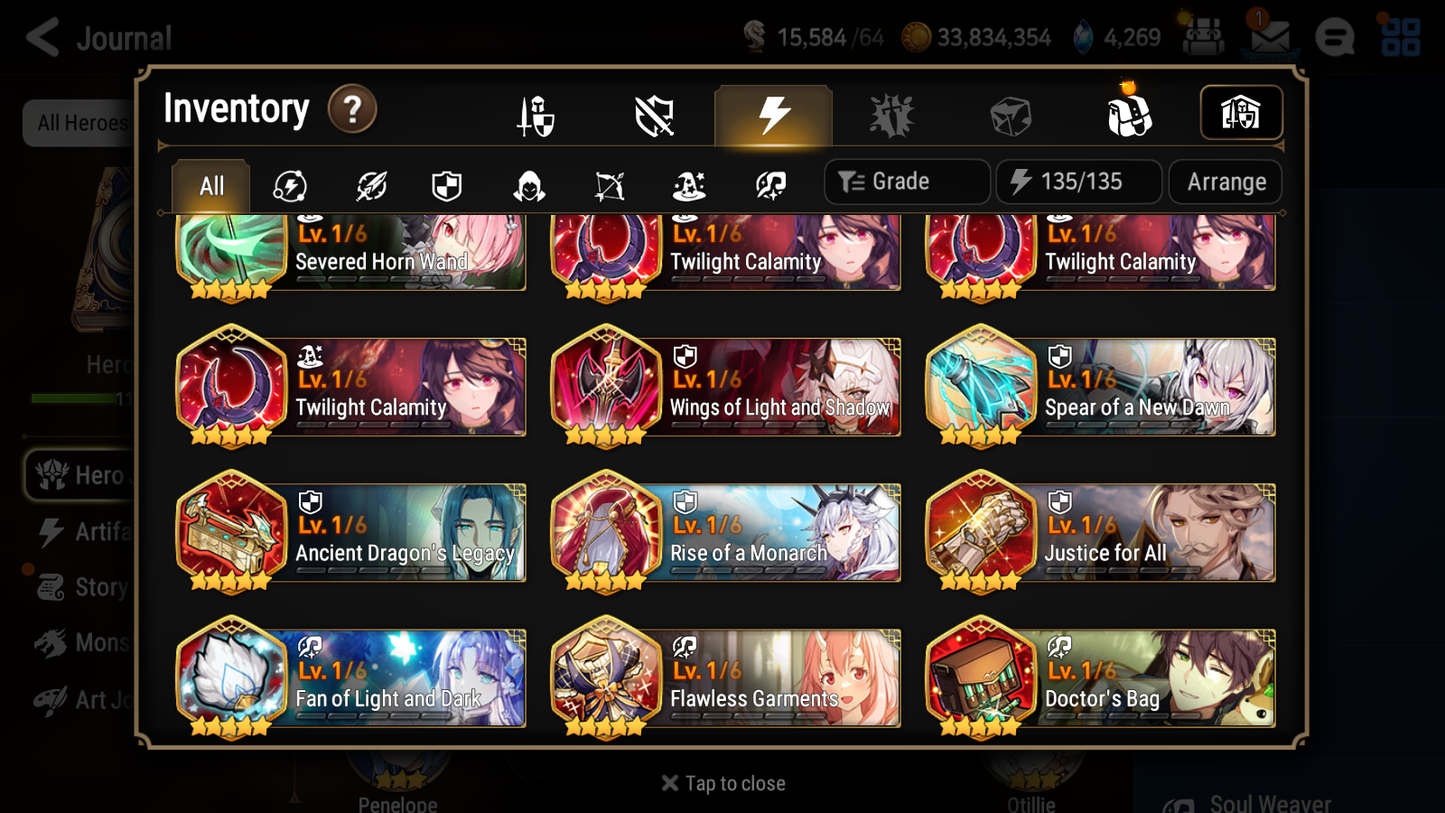This screenshot has height=813, width=1445.
Task: Switch to the Artifacts lightning tab
Action: click(773, 114)
